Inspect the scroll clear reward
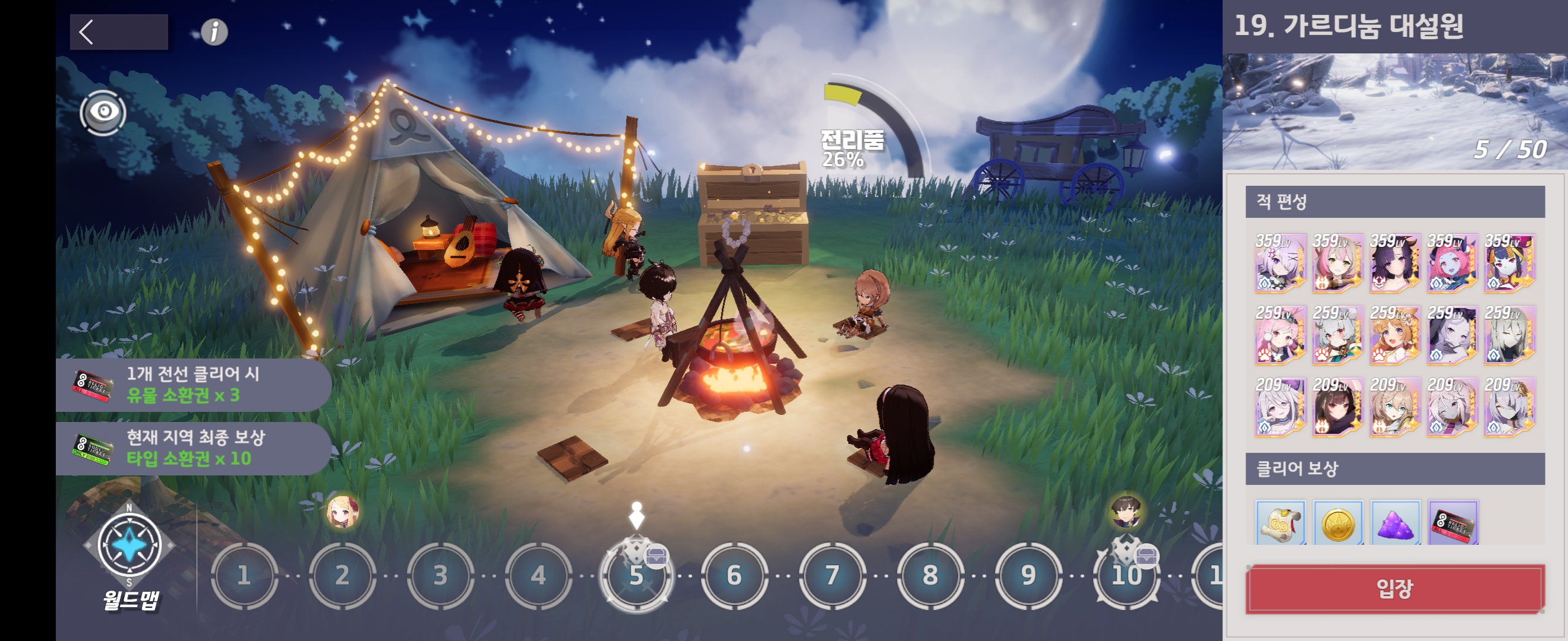Viewport: 1568px width, 641px height. point(1280,523)
